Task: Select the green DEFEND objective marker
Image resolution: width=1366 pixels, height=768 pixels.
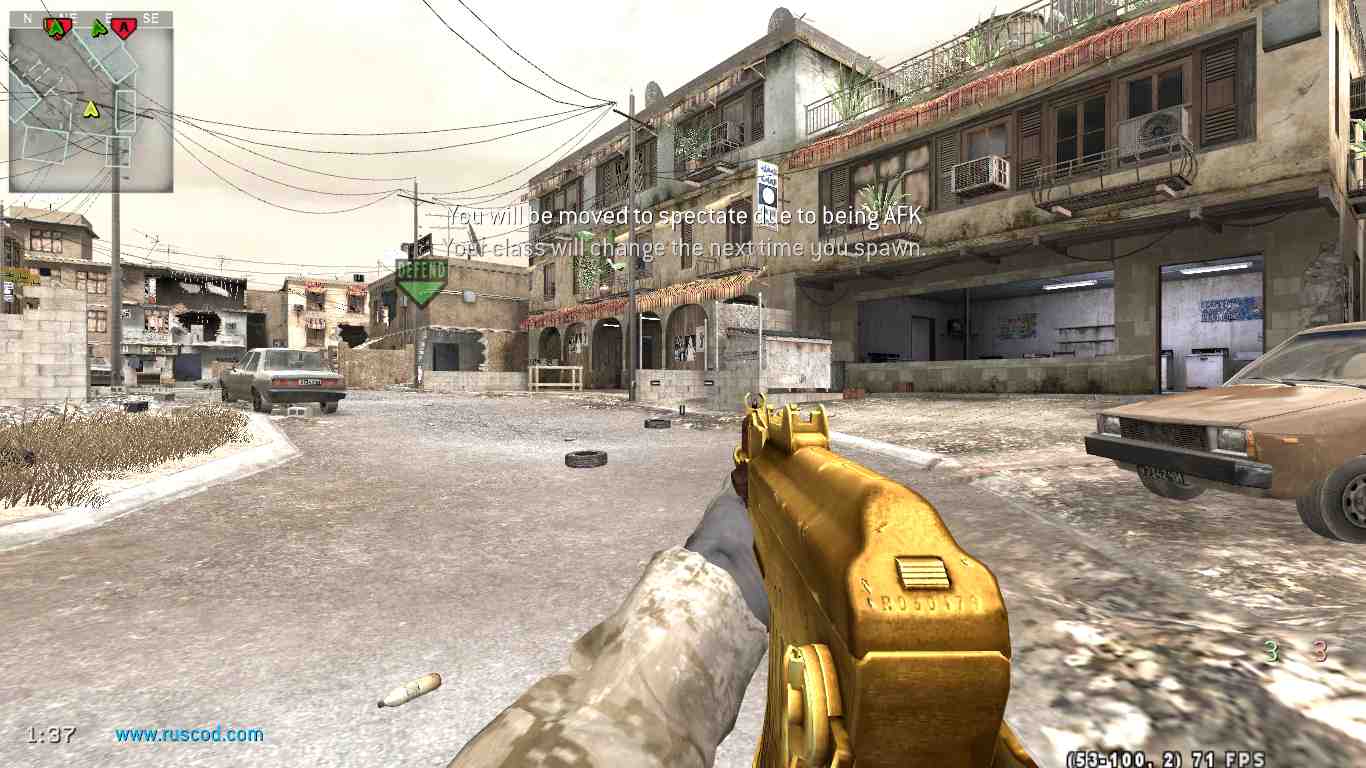Action: pos(421,281)
